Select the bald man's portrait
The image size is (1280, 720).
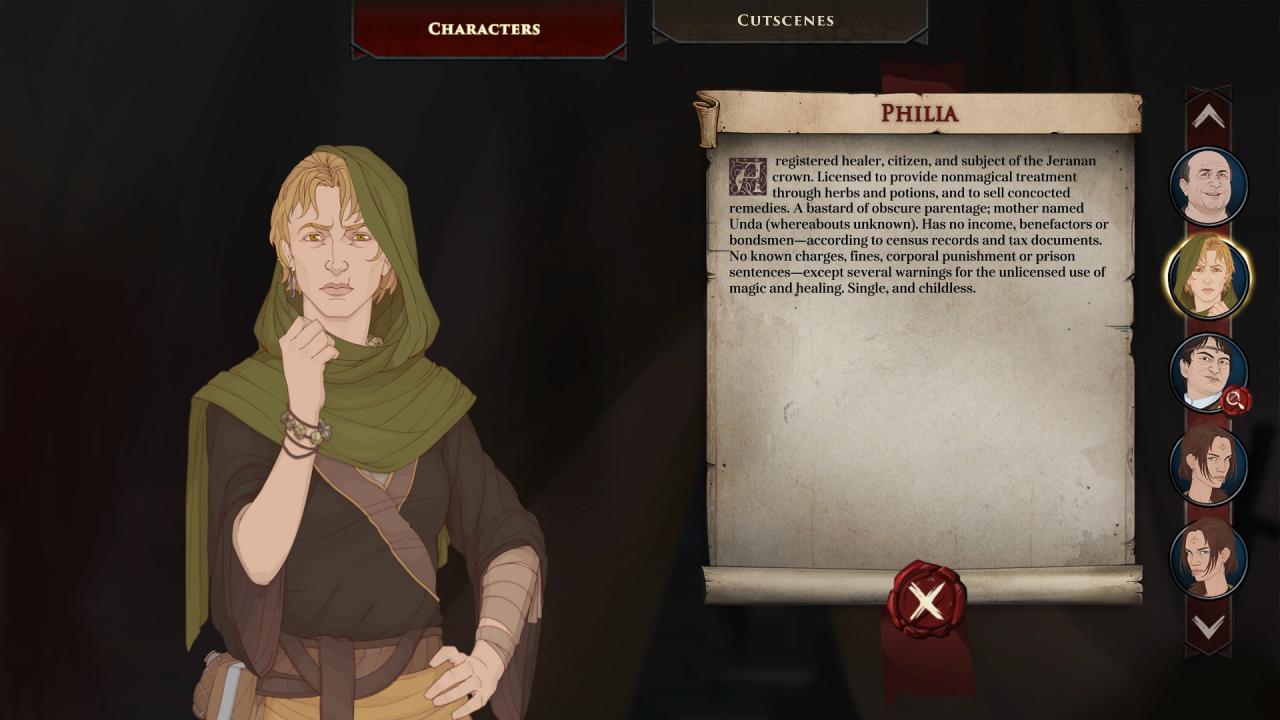coord(1208,185)
